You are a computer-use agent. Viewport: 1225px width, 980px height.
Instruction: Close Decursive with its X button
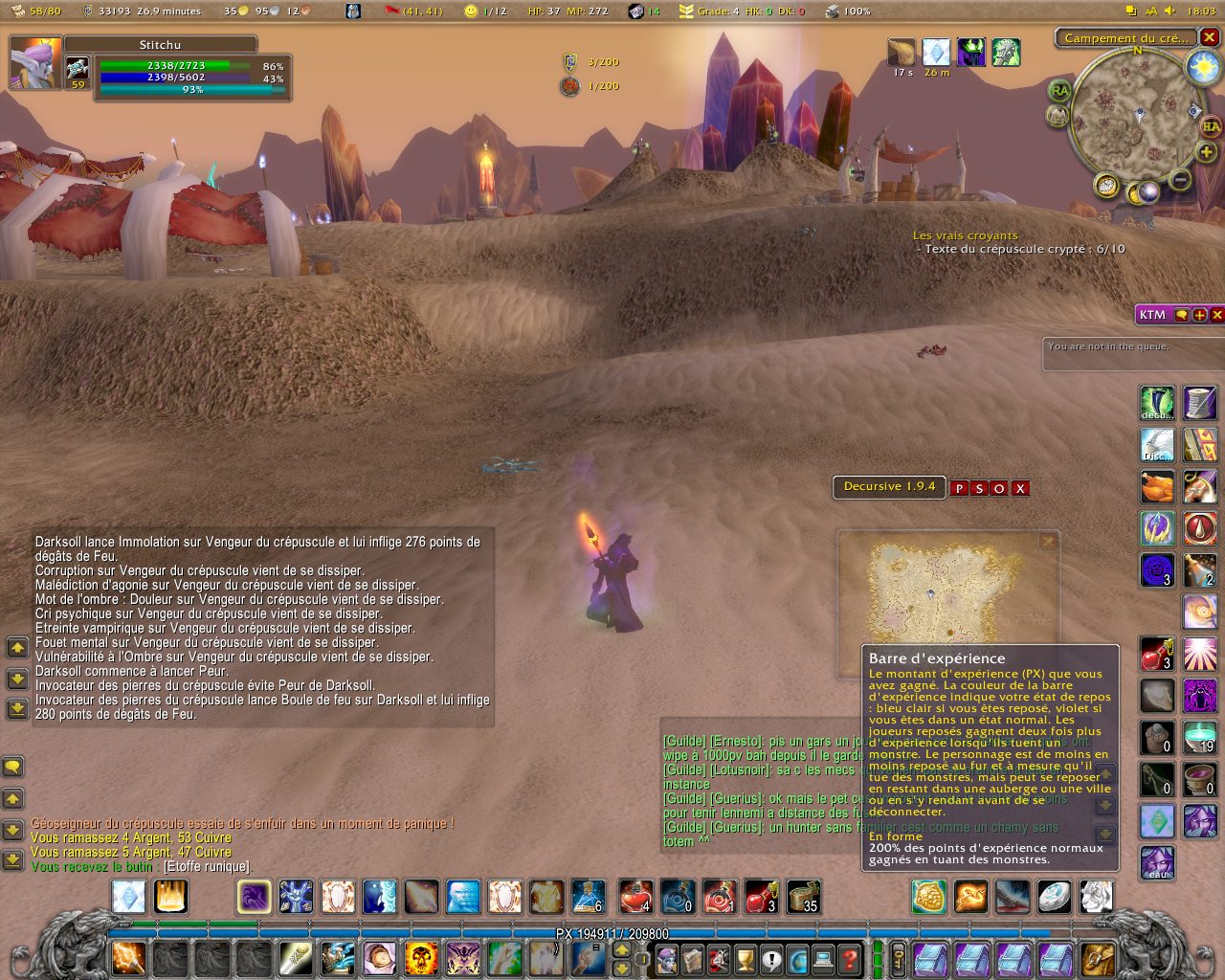tap(1020, 488)
